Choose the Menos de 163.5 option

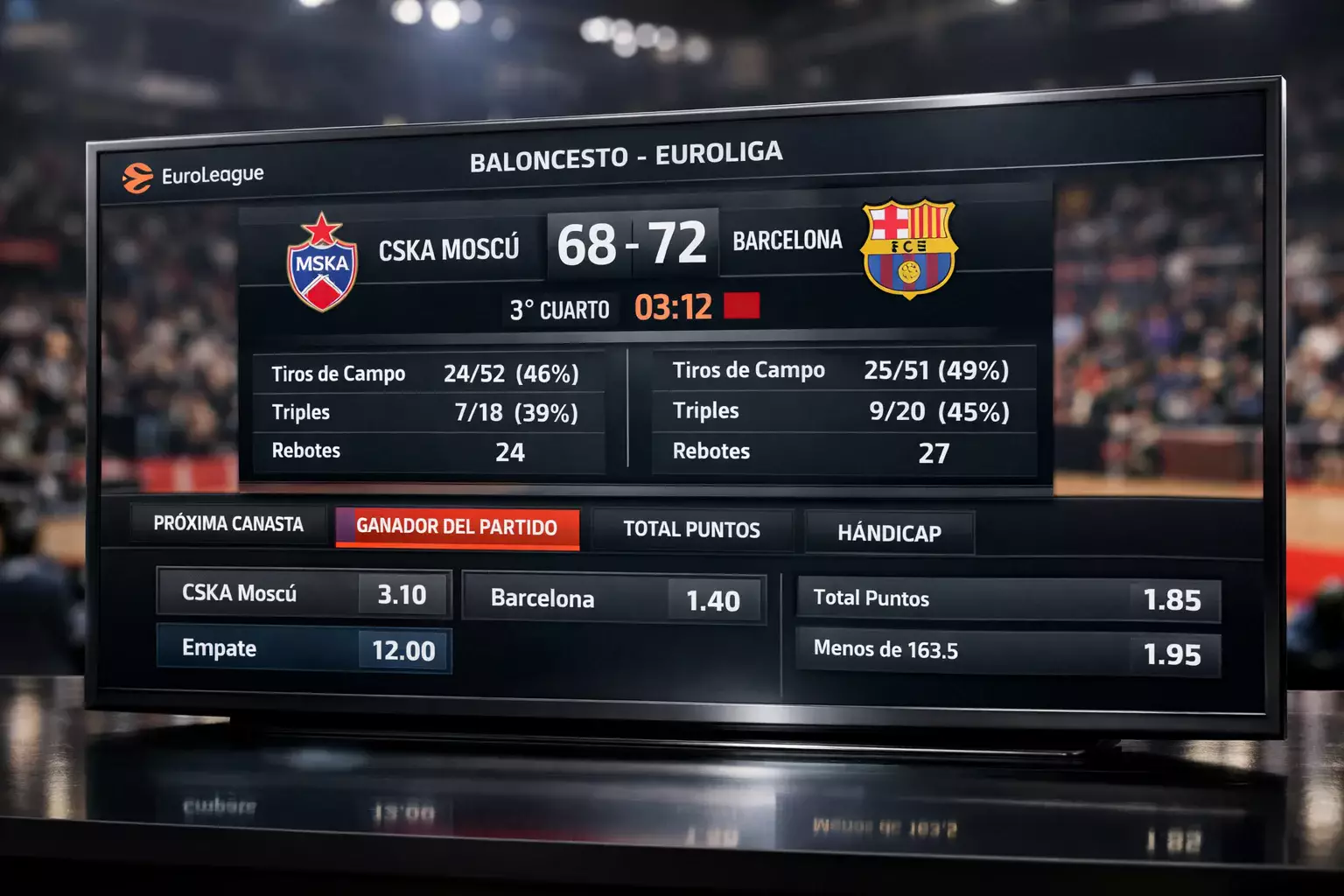point(1008,651)
